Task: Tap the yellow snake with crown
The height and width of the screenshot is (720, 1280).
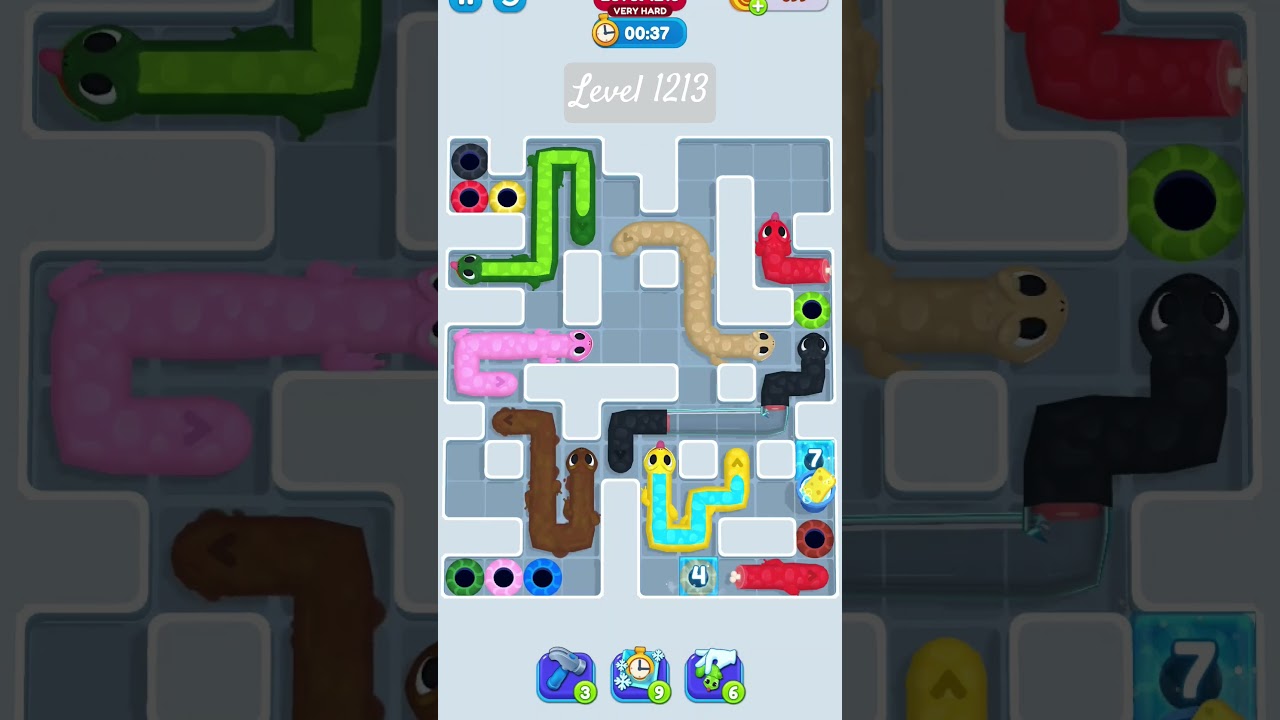Action: coord(661,460)
